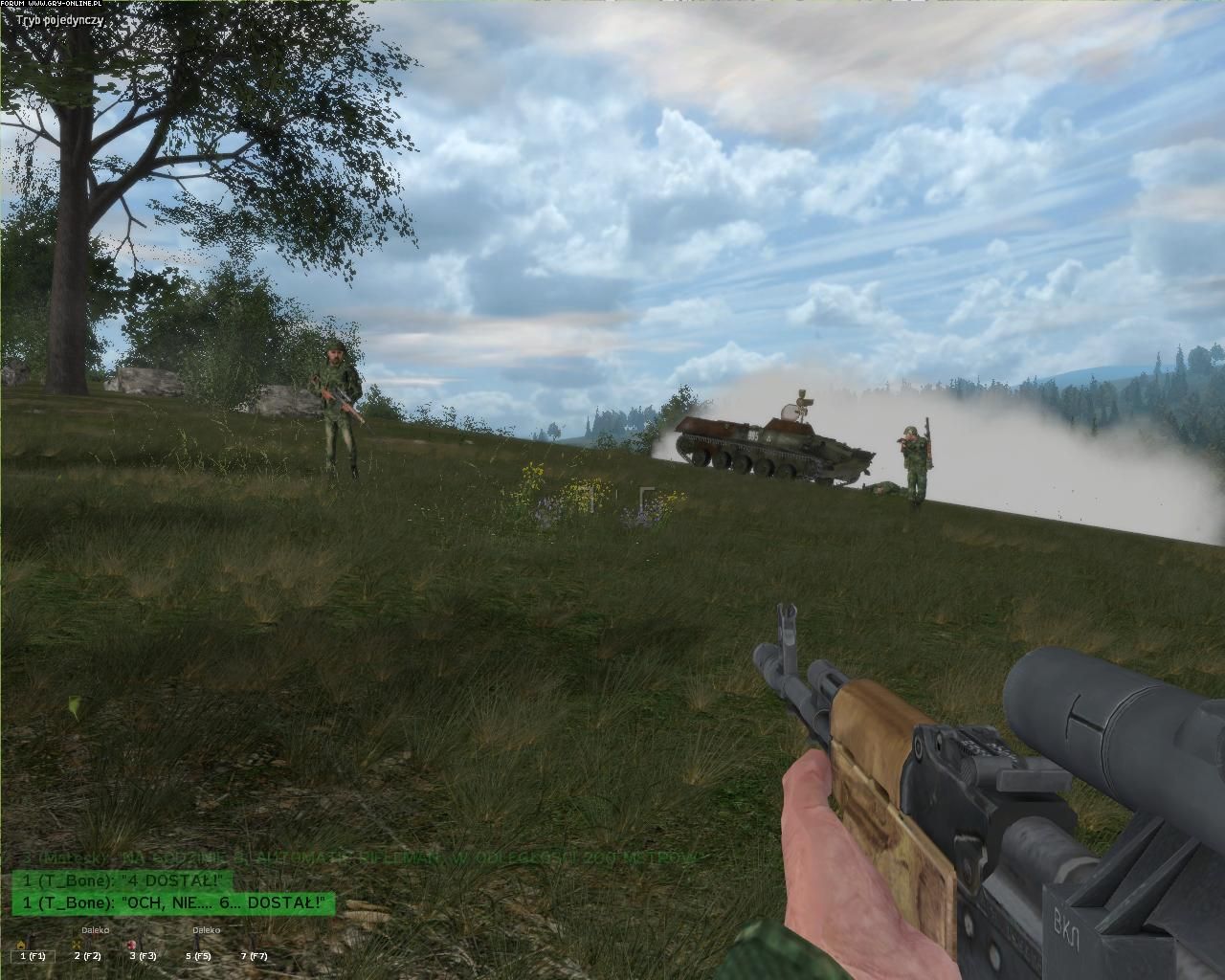Select squad unit 2 (F2)

87,954
